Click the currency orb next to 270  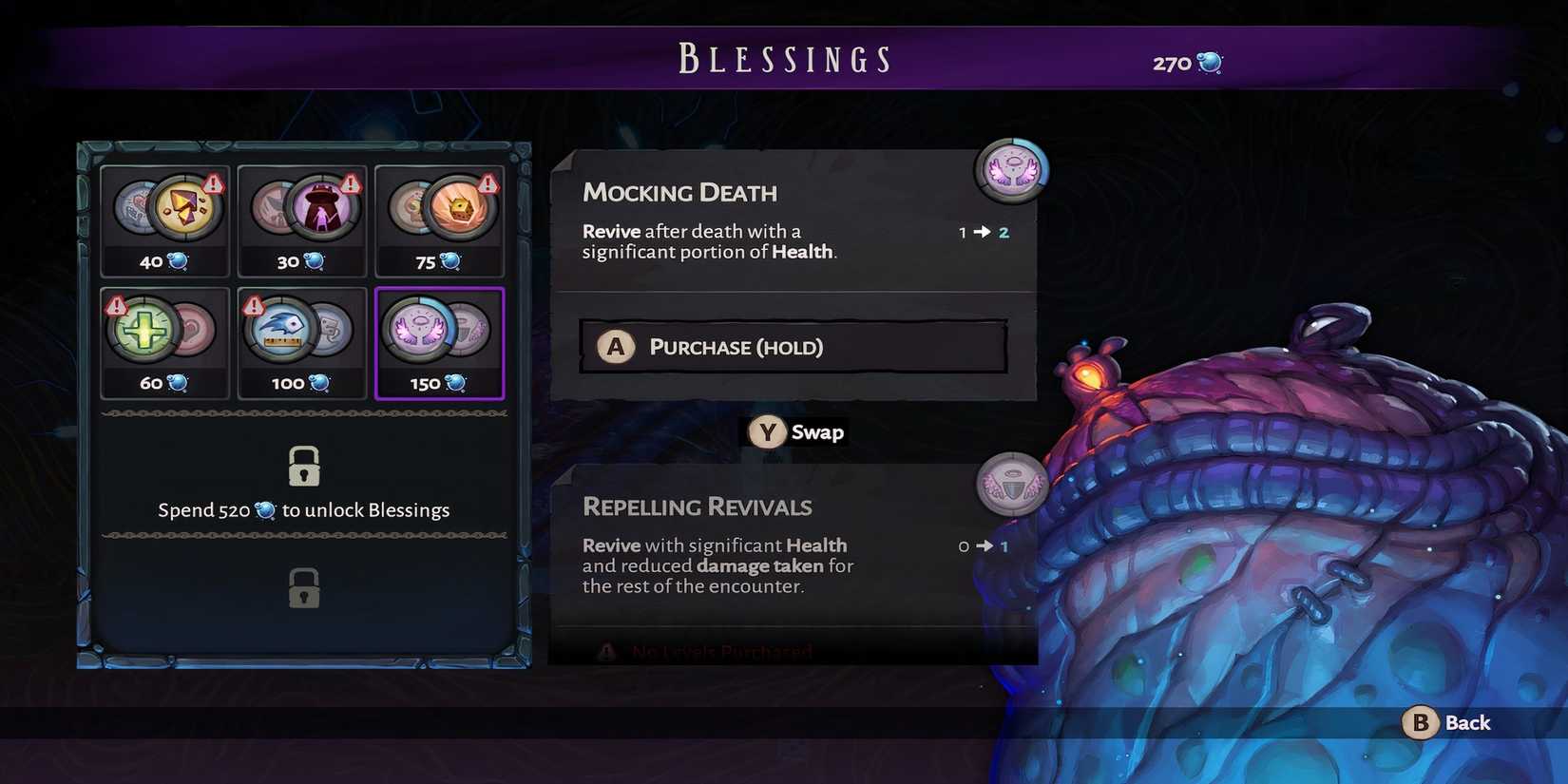[x=1211, y=62]
